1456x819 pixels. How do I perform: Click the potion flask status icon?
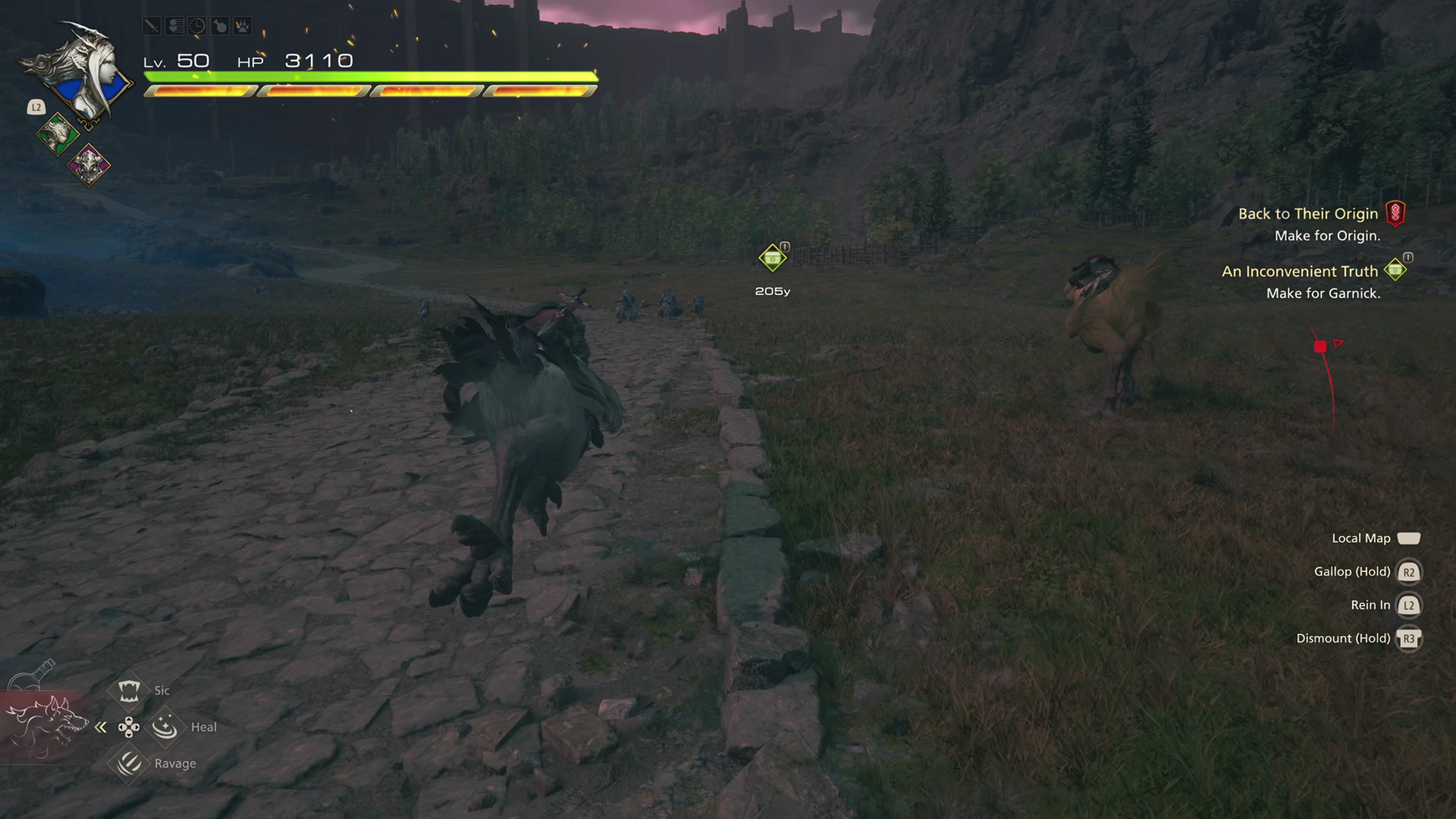point(220,26)
